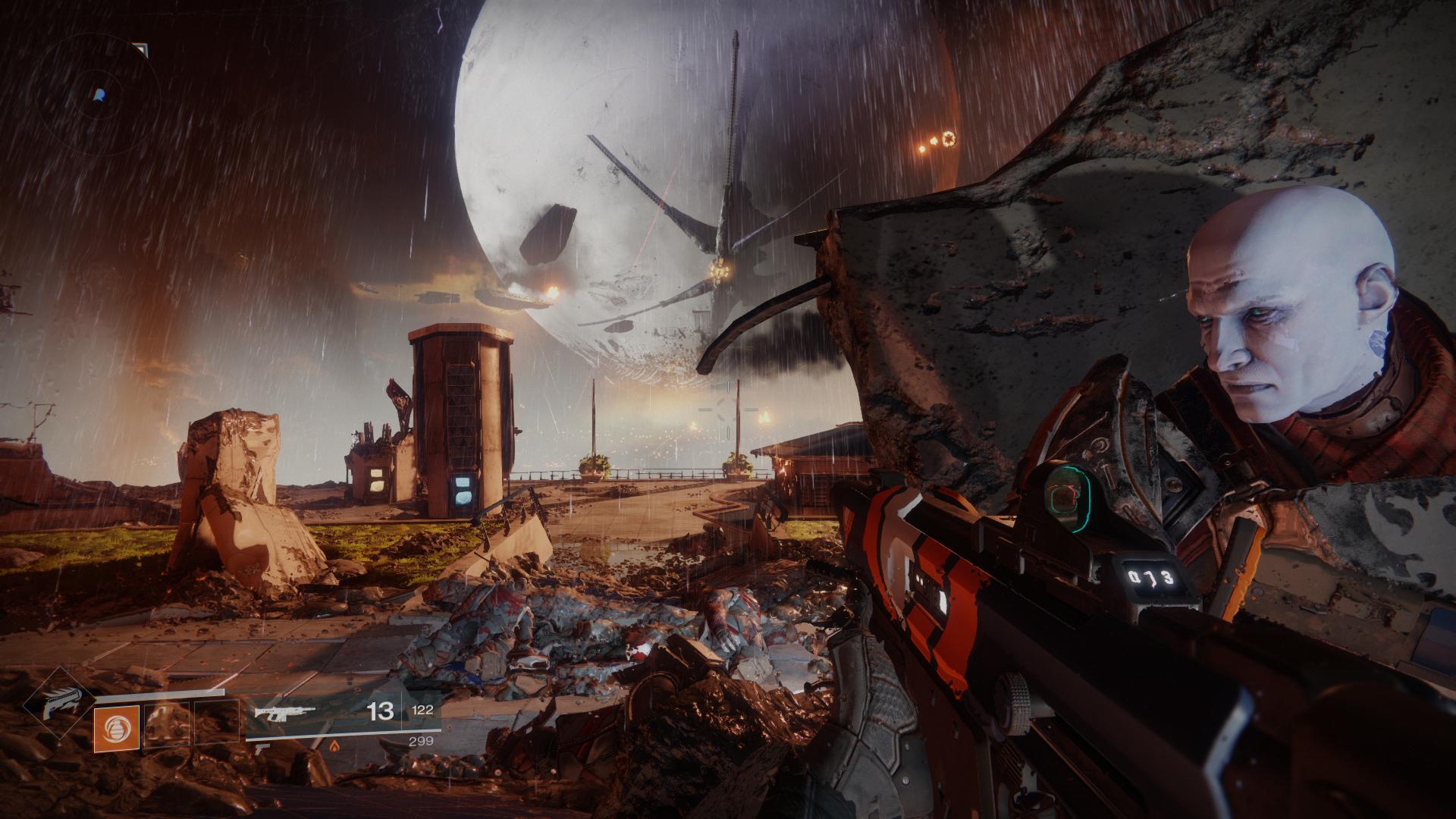1456x819 pixels.
Task: Click the magazine ammo counter showing 13
Action: [x=381, y=711]
